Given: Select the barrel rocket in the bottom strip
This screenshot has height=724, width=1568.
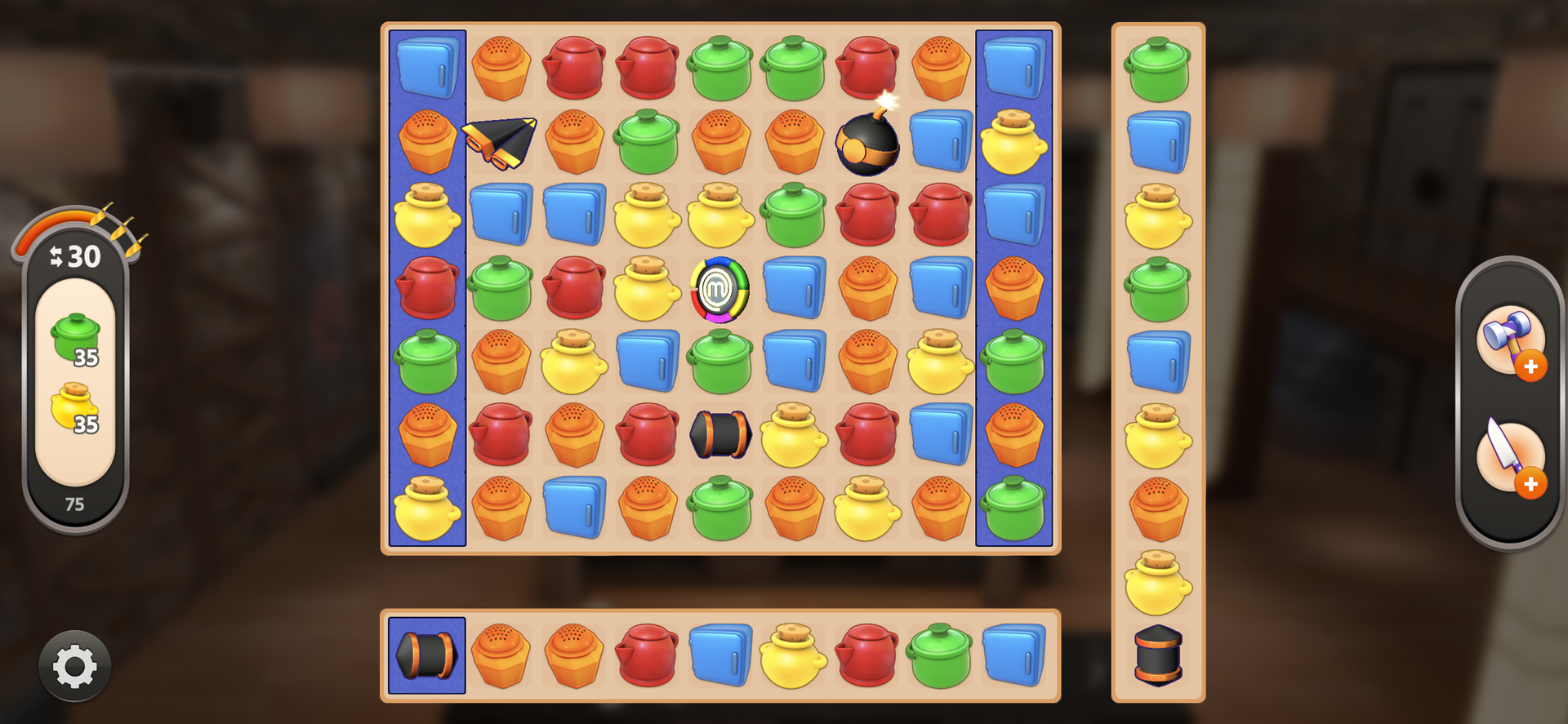Looking at the screenshot, I should [x=426, y=655].
